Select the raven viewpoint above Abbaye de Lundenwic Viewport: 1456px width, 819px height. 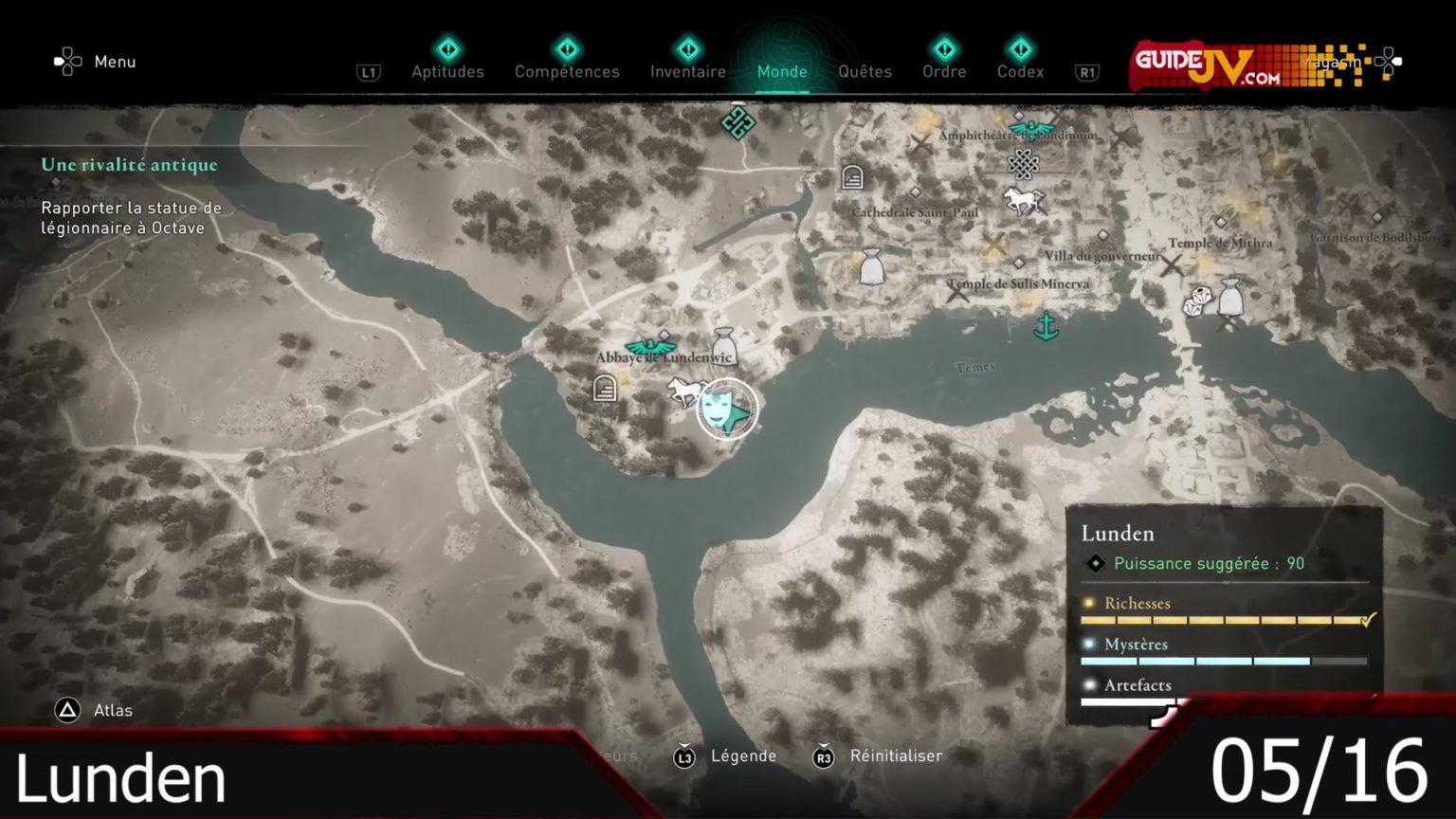[x=650, y=346]
